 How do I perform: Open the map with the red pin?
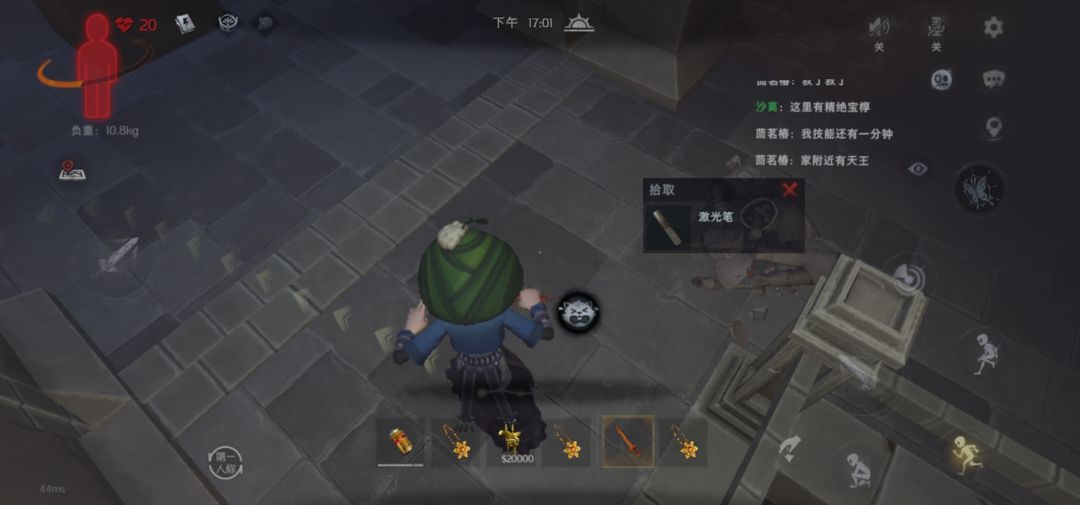tap(71, 171)
